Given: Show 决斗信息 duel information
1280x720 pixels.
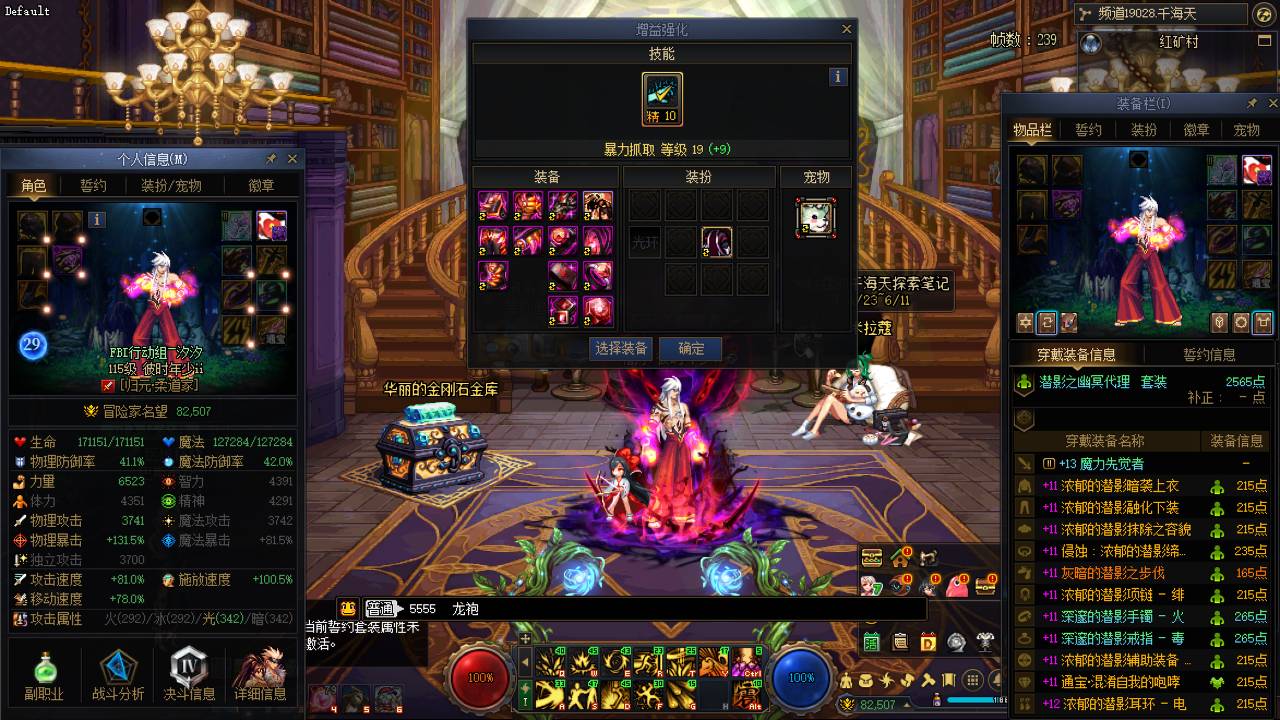Looking at the screenshot, I should (189, 674).
